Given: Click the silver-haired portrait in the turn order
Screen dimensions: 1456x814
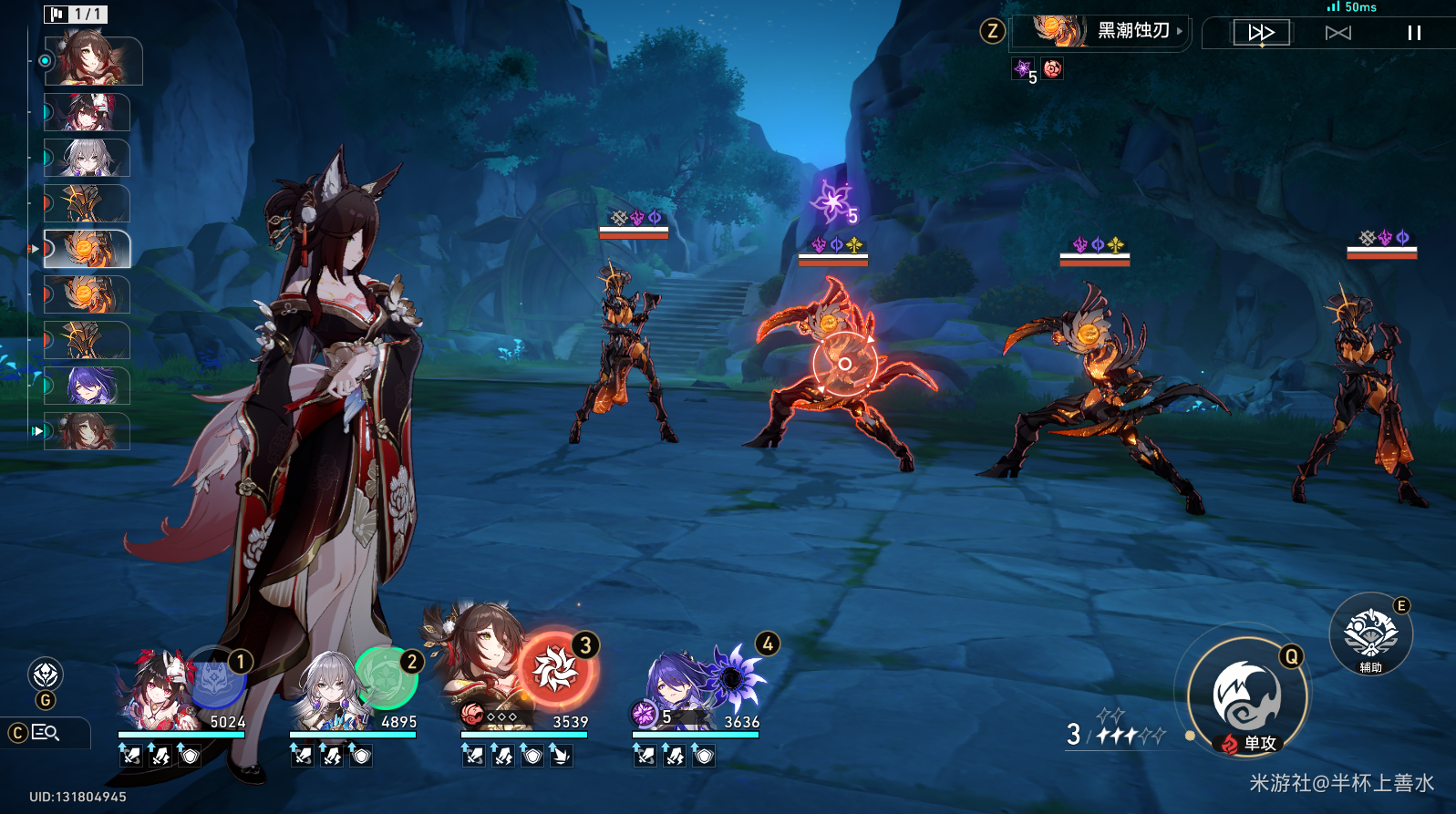Looking at the screenshot, I should (88, 158).
